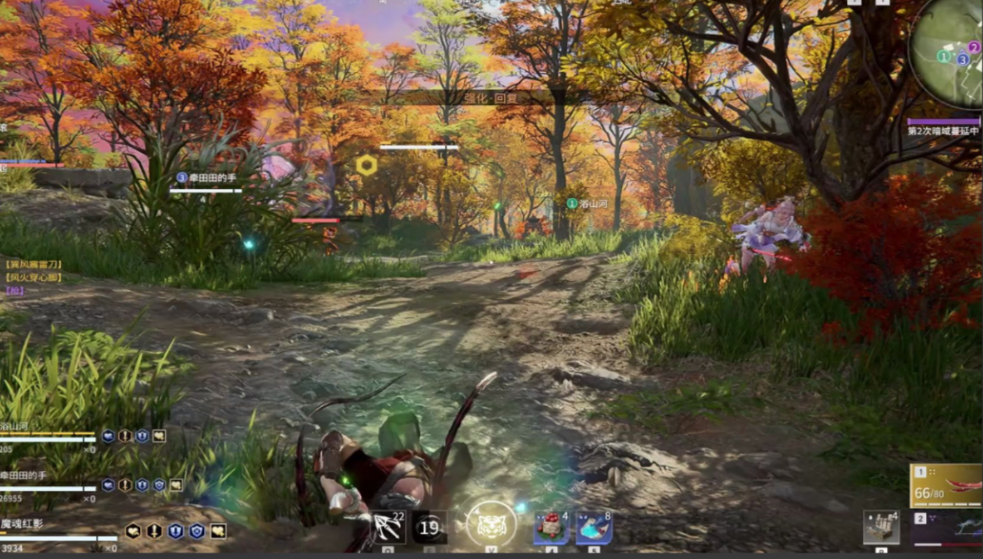Select the purple teammate marker 2 on minimap
The height and width of the screenshot is (559, 983).
[x=973, y=47]
